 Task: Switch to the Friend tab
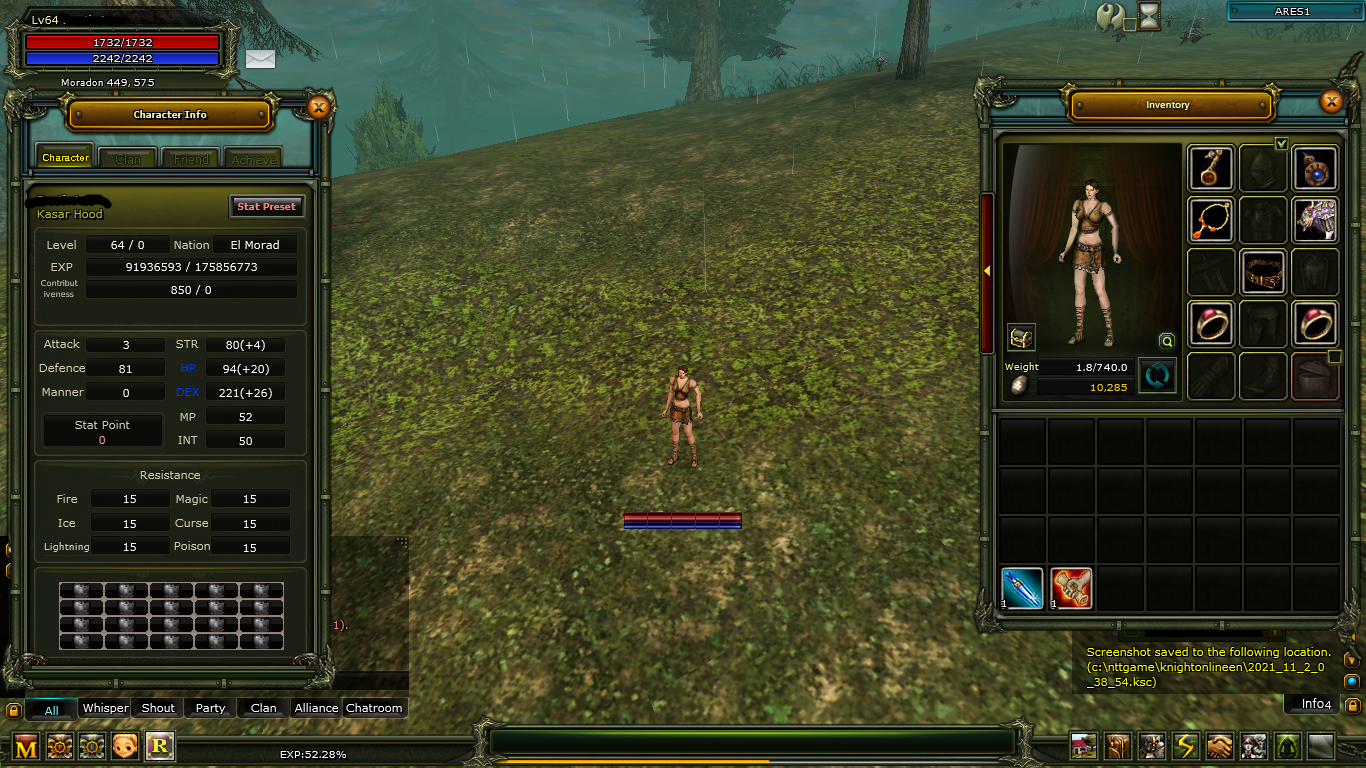point(191,158)
